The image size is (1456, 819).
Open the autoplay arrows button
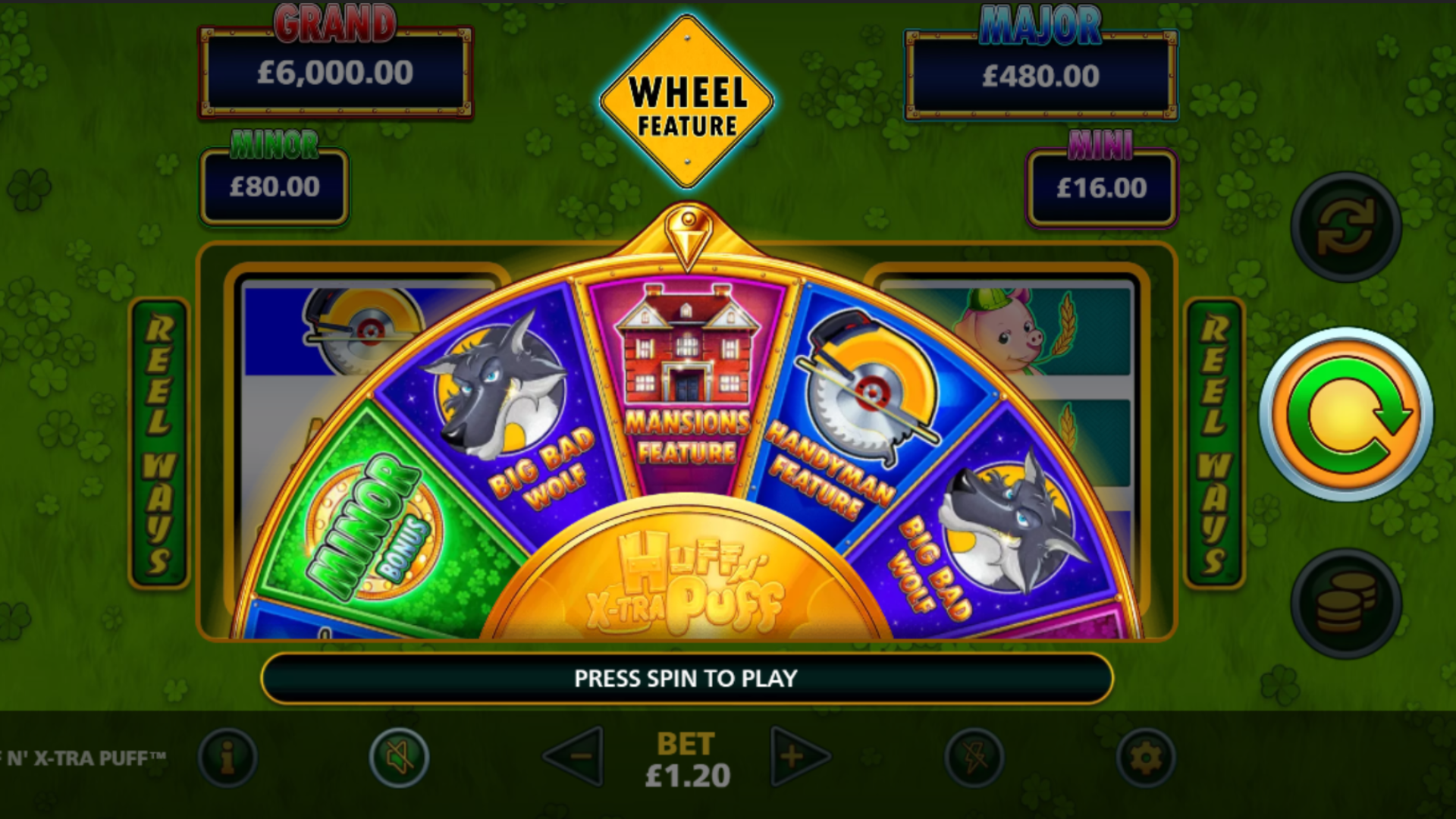(x=1346, y=227)
